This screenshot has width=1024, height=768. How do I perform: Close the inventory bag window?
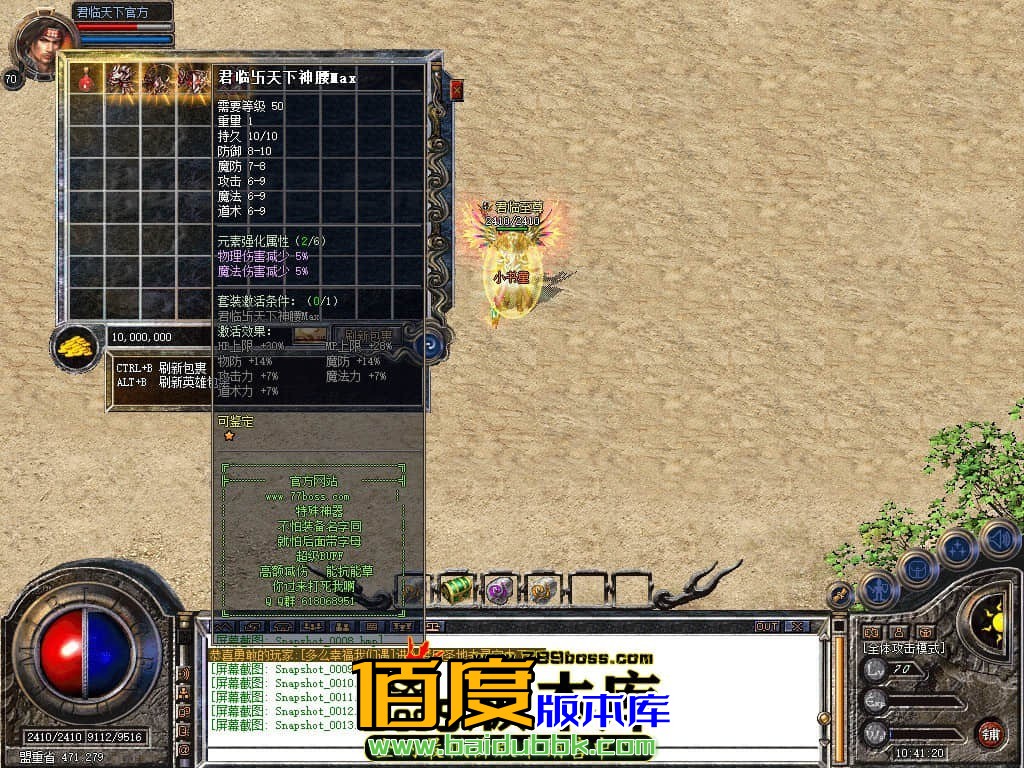coord(457,90)
